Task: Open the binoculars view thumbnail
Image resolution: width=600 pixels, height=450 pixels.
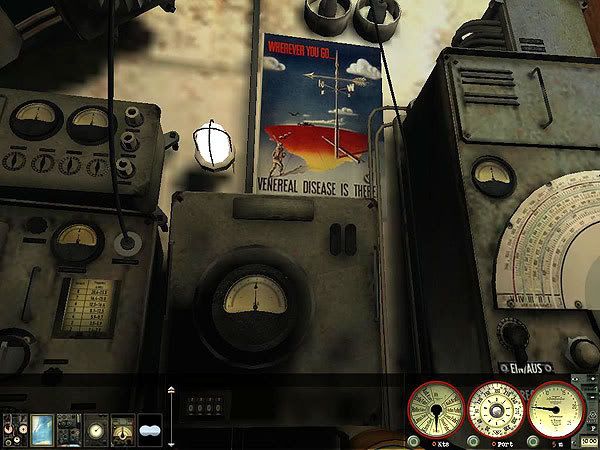Action: tap(150, 427)
